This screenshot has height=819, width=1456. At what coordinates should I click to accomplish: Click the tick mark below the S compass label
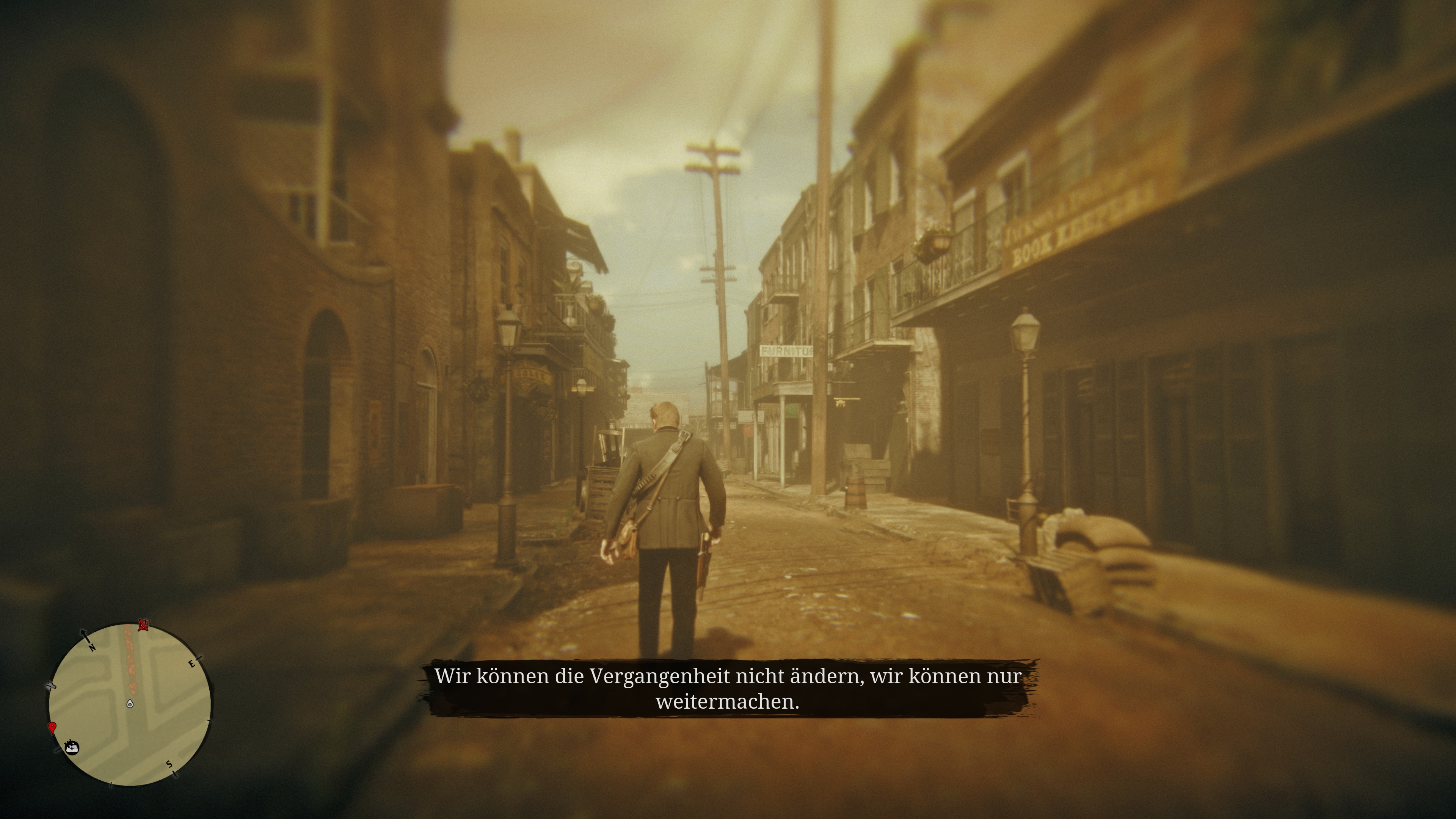tap(175, 774)
